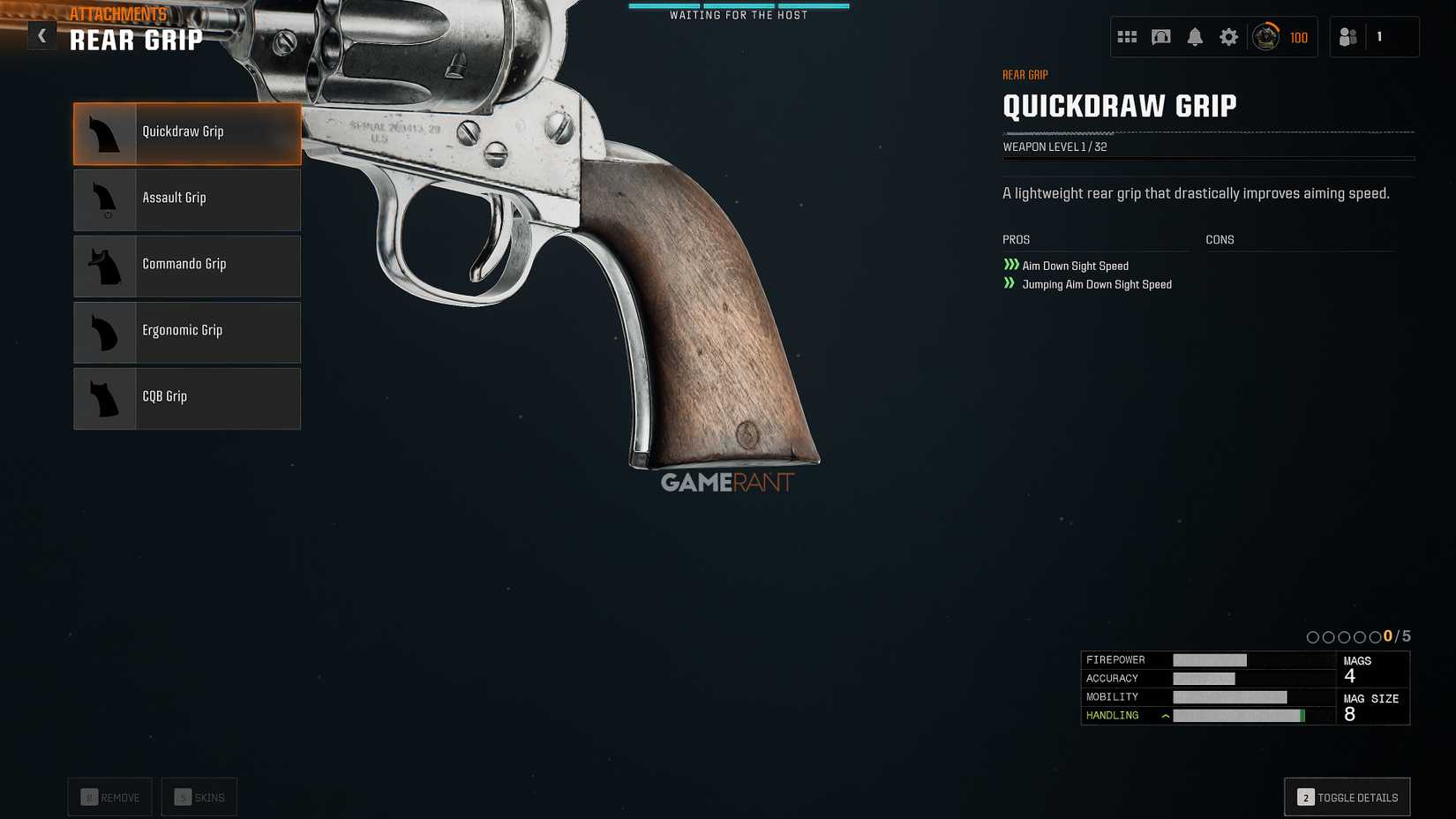Open the main menu grid icon
This screenshot has width=1456, height=819.
point(1127,36)
